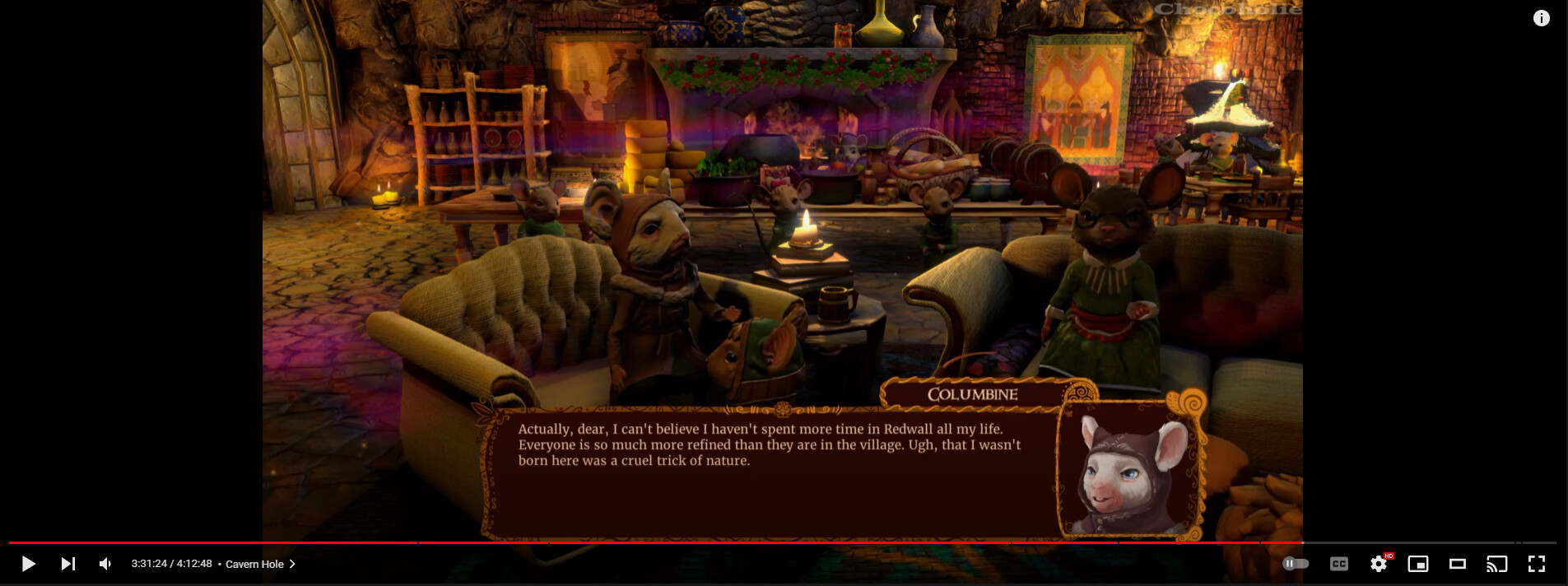Open the video player settings gear
The width and height of the screenshot is (1568, 586).
tap(1378, 564)
